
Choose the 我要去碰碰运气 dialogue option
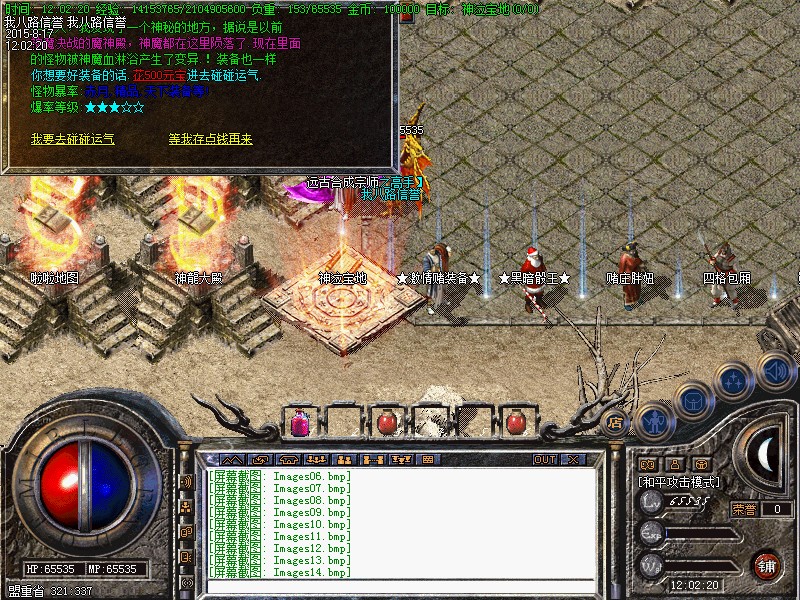click(72, 140)
